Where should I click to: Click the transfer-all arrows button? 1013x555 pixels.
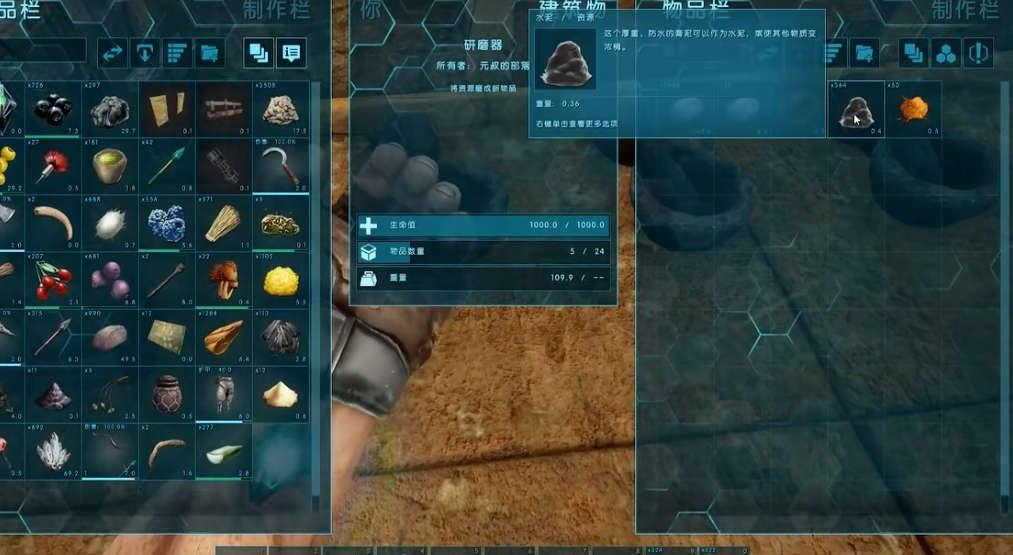[x=112, y=53]
